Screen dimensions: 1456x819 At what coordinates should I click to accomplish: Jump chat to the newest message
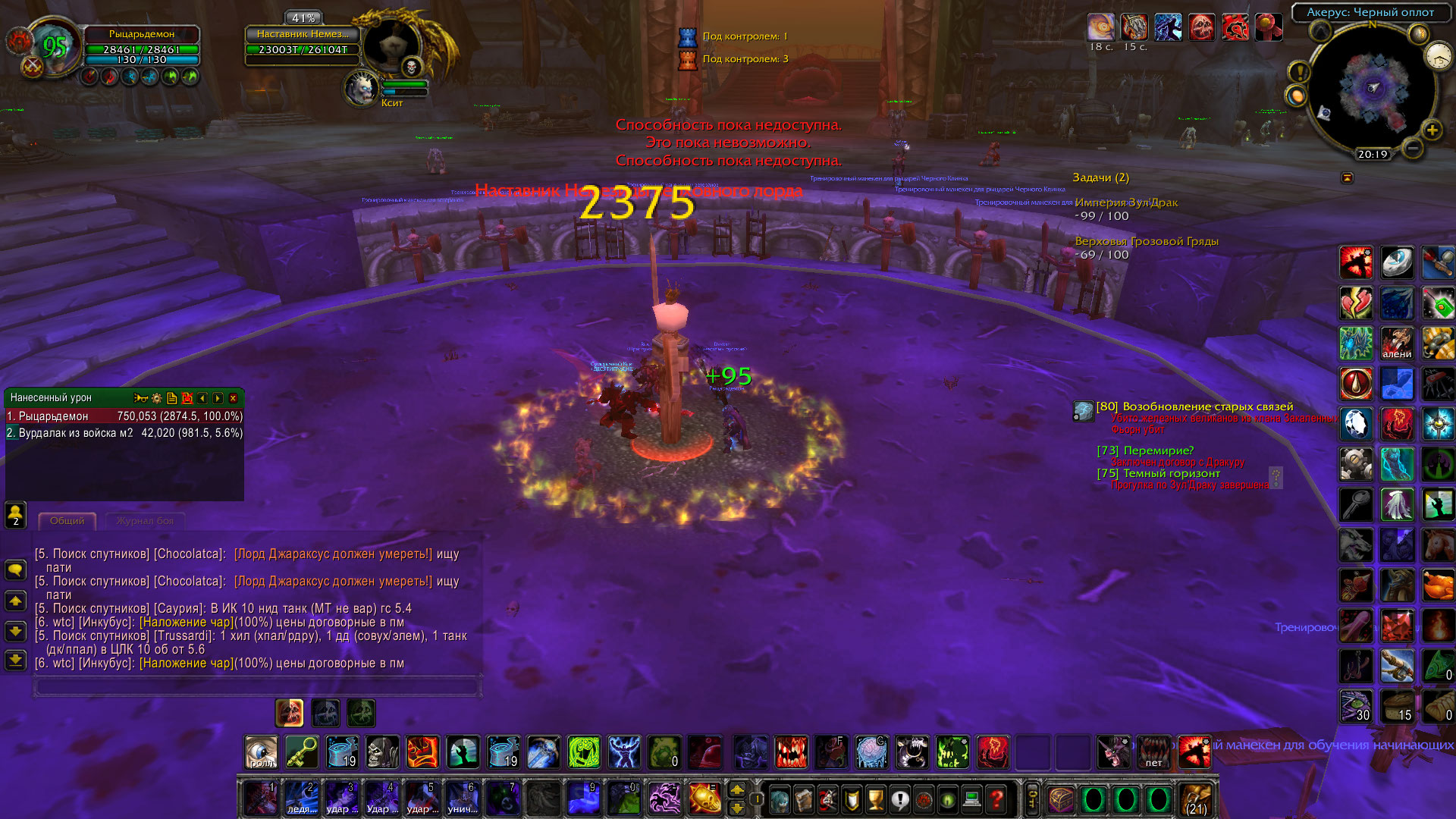click(16, 660)
